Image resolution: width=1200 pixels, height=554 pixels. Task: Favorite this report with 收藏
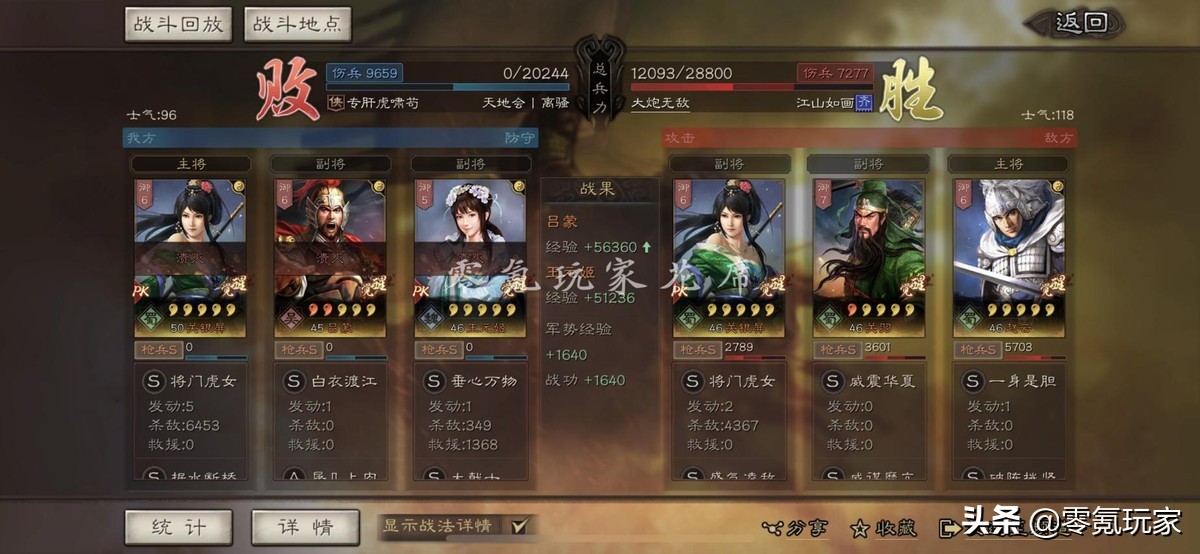click(885, 527)
